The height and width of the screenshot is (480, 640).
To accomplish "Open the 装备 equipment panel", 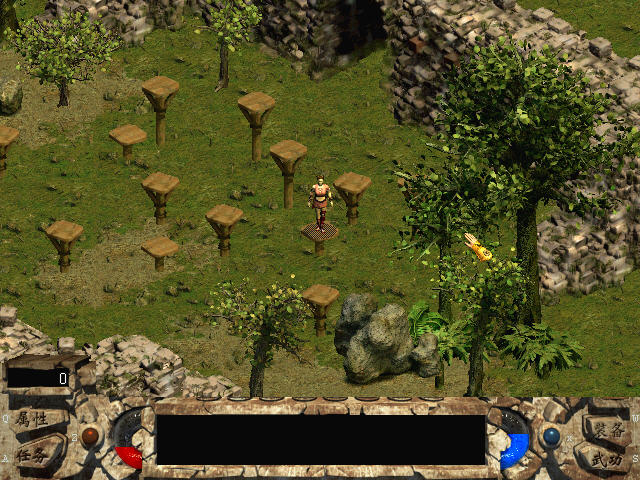I will pos(607,427).
